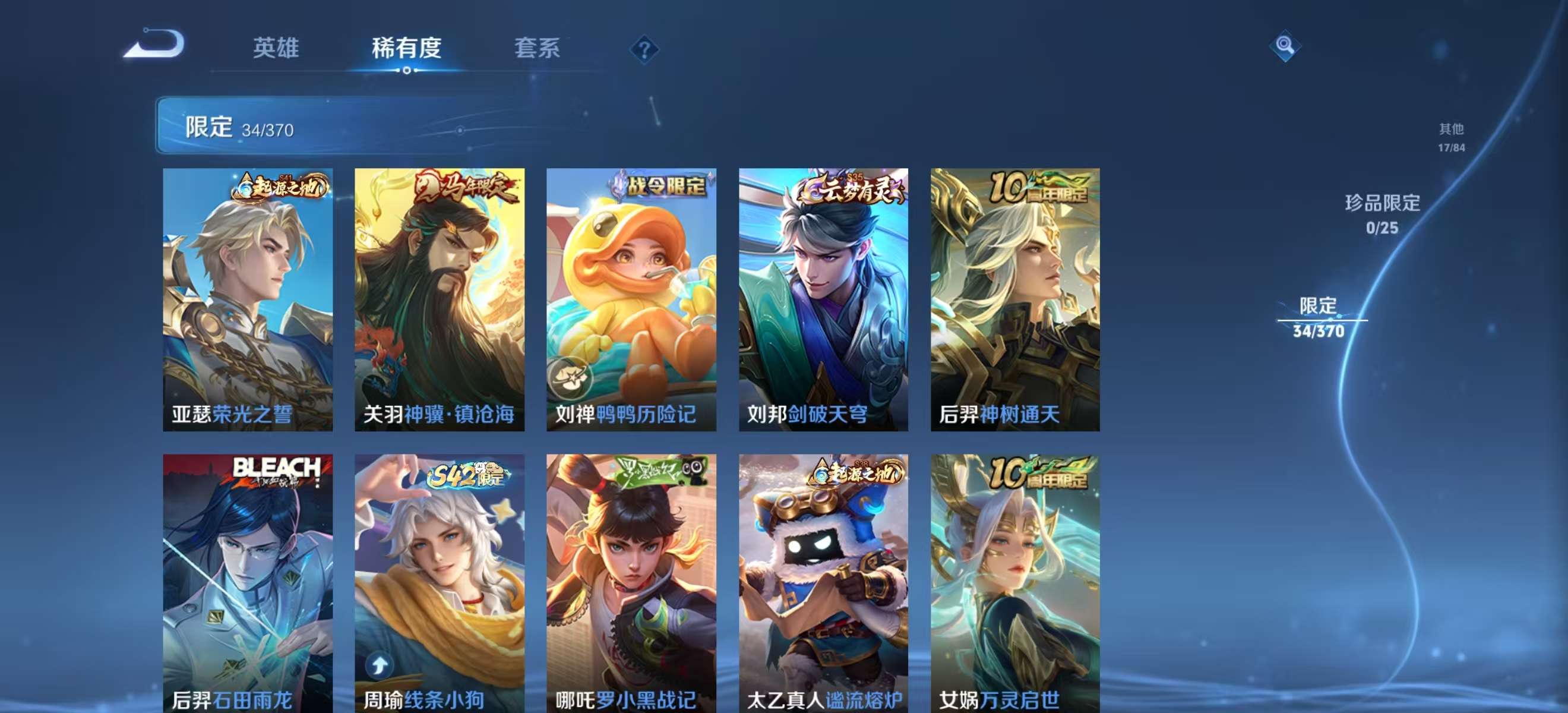Switch to the 英雄 tab

pyautogui.click(x=277, y=49)
